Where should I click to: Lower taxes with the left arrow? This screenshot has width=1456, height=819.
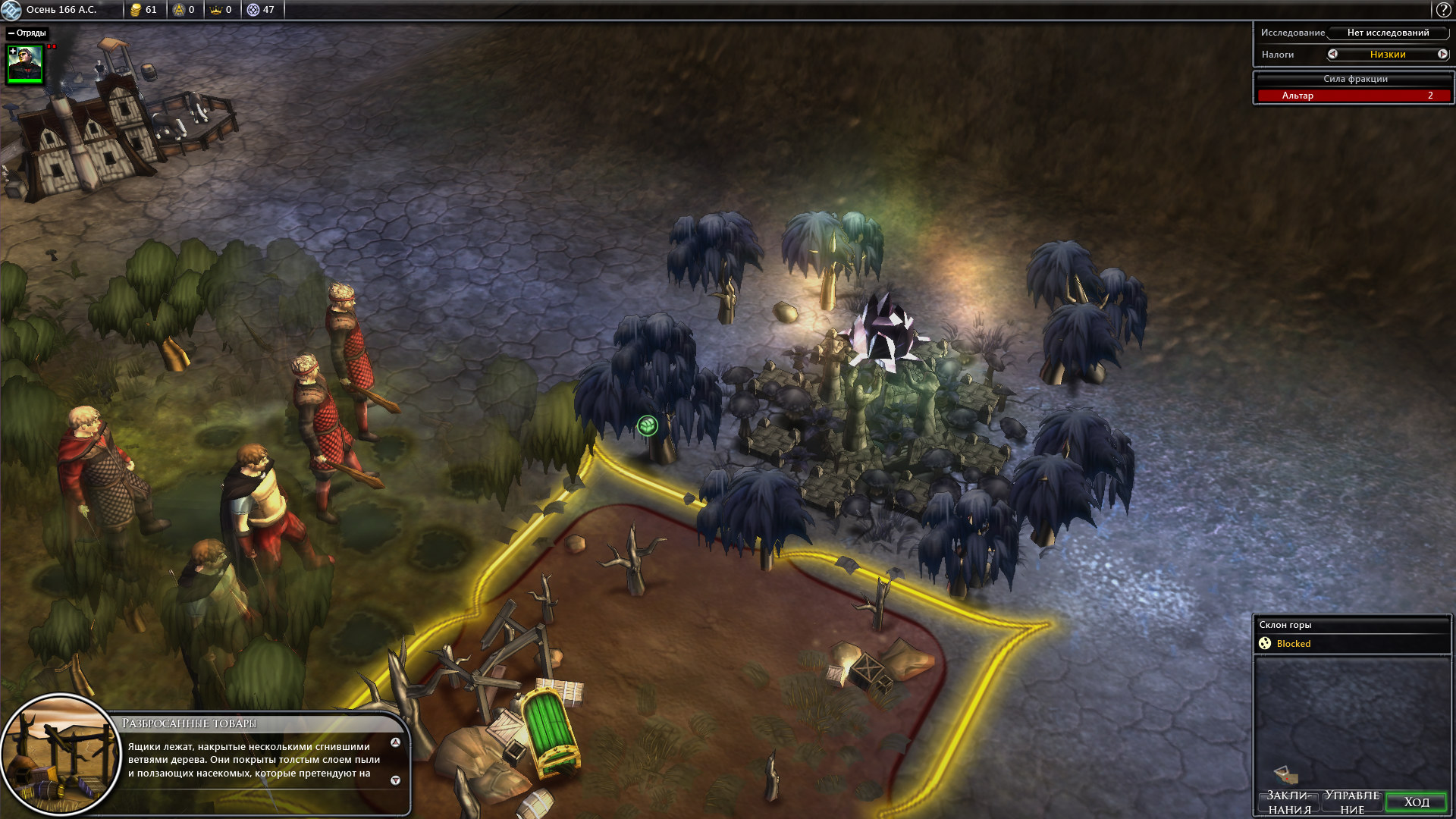(1332, 54)
